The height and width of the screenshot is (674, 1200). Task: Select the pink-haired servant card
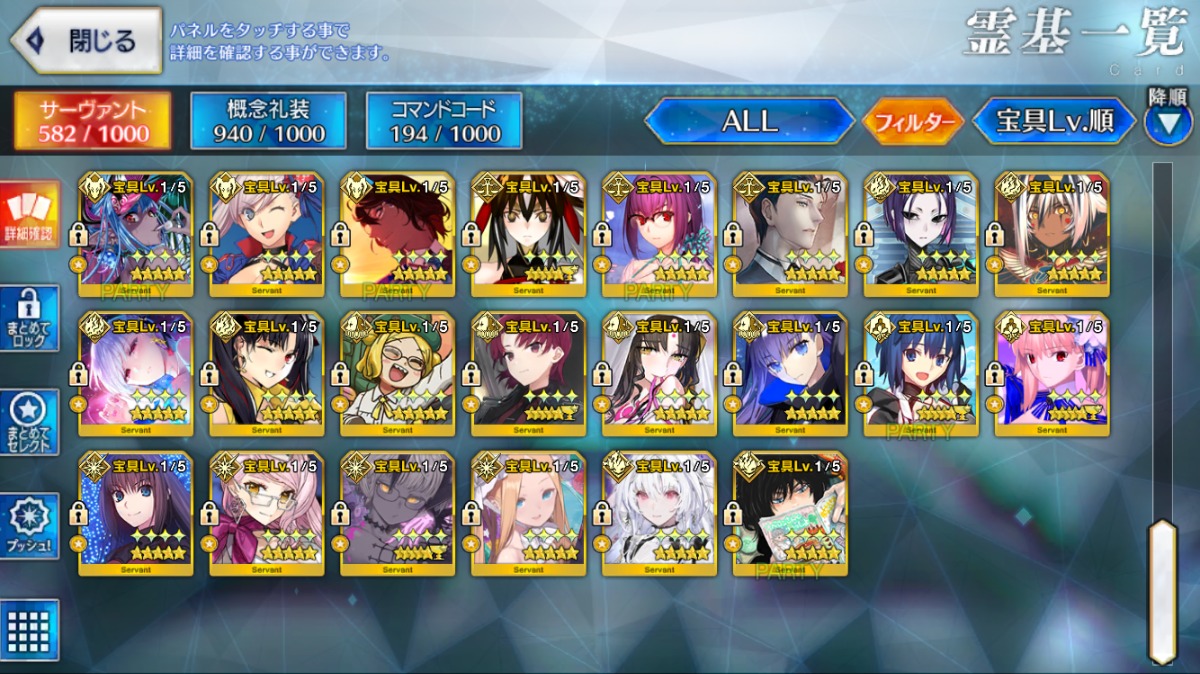point(1052,375)
